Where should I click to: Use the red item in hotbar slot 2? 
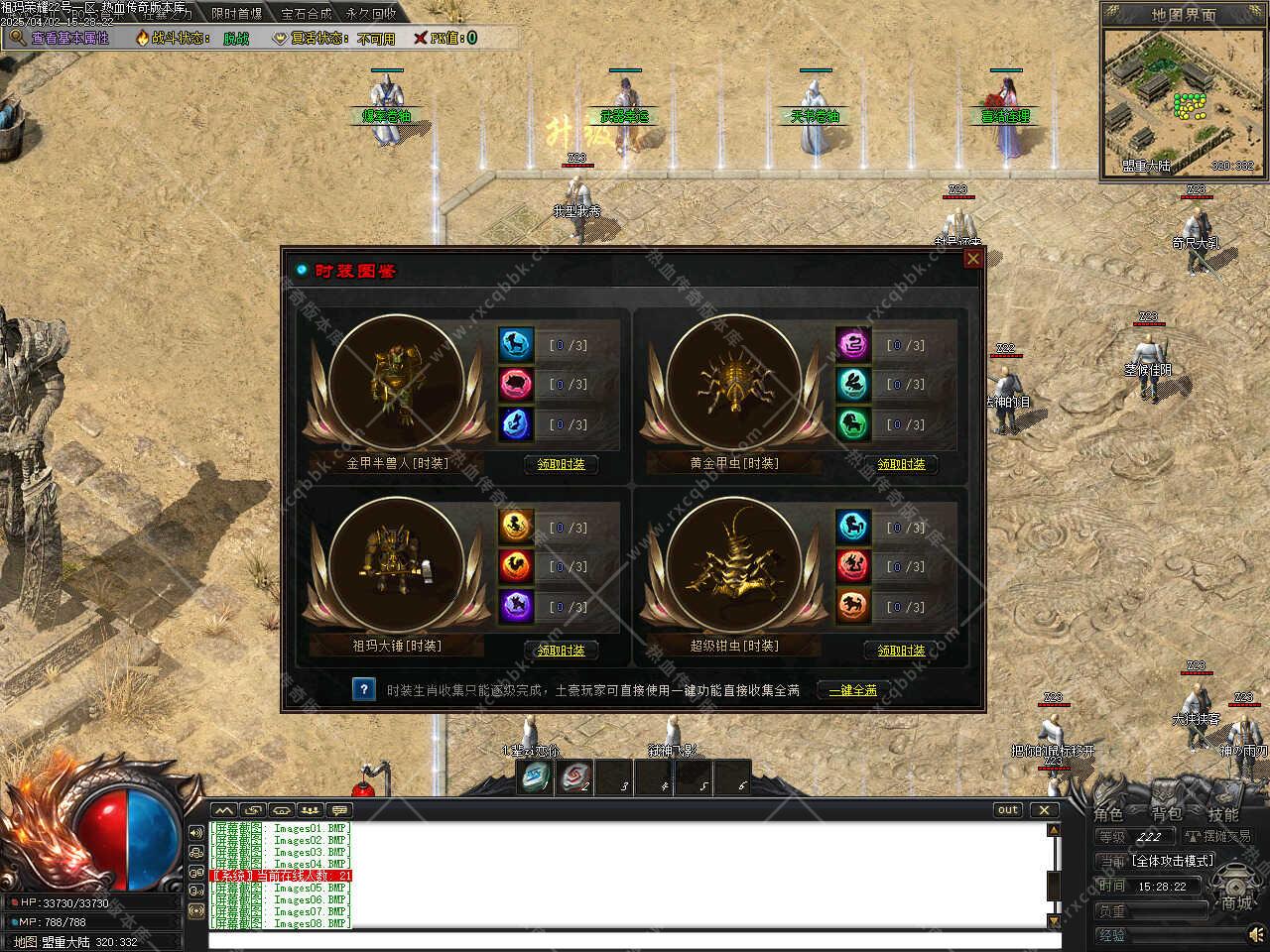click(x=573, y=778)
